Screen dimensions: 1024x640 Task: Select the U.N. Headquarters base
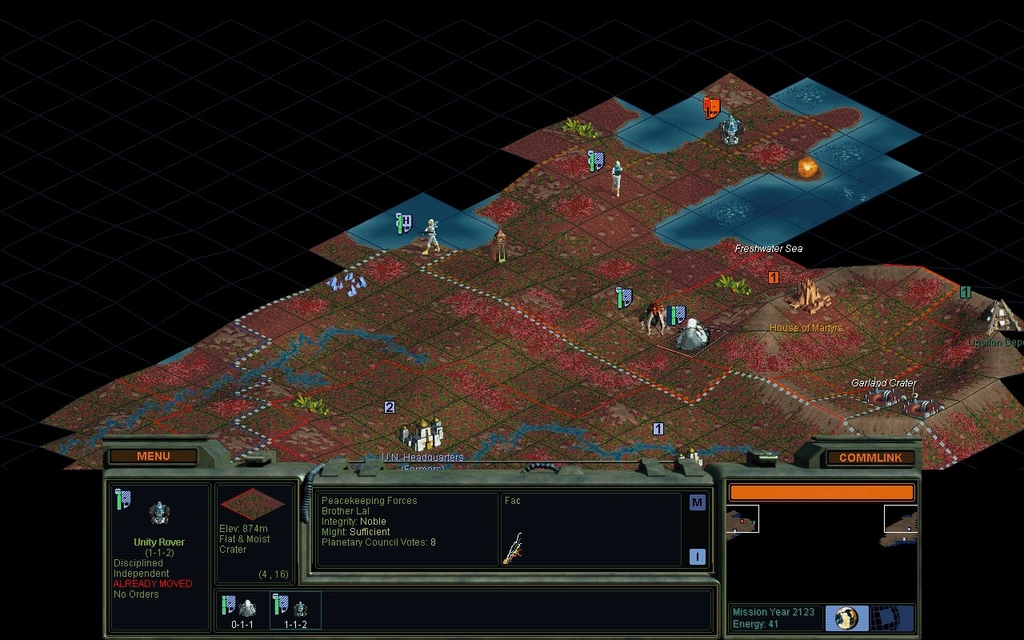click(x=423, y=434)
